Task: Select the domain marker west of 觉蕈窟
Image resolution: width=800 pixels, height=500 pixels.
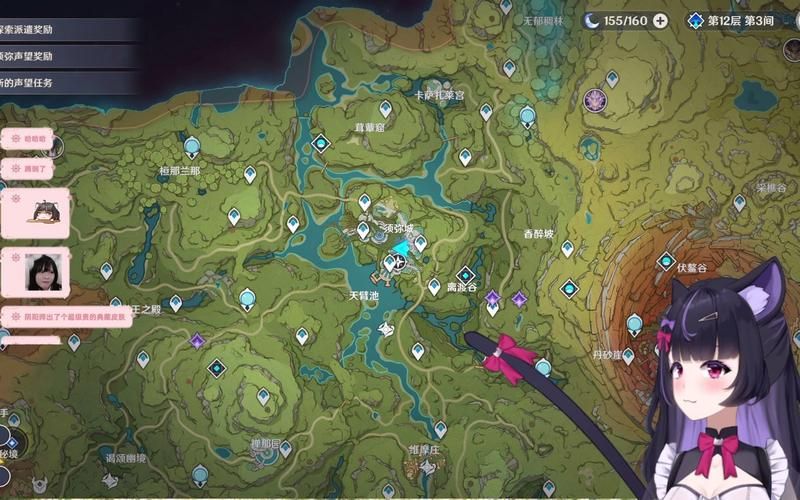Action: coord(321,144)
